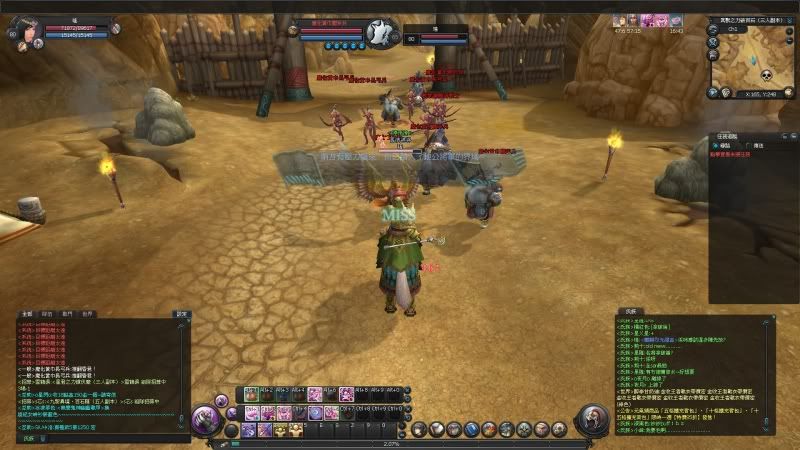
Task: Click the blue book menu icon
Action: [x=473, y=430]
